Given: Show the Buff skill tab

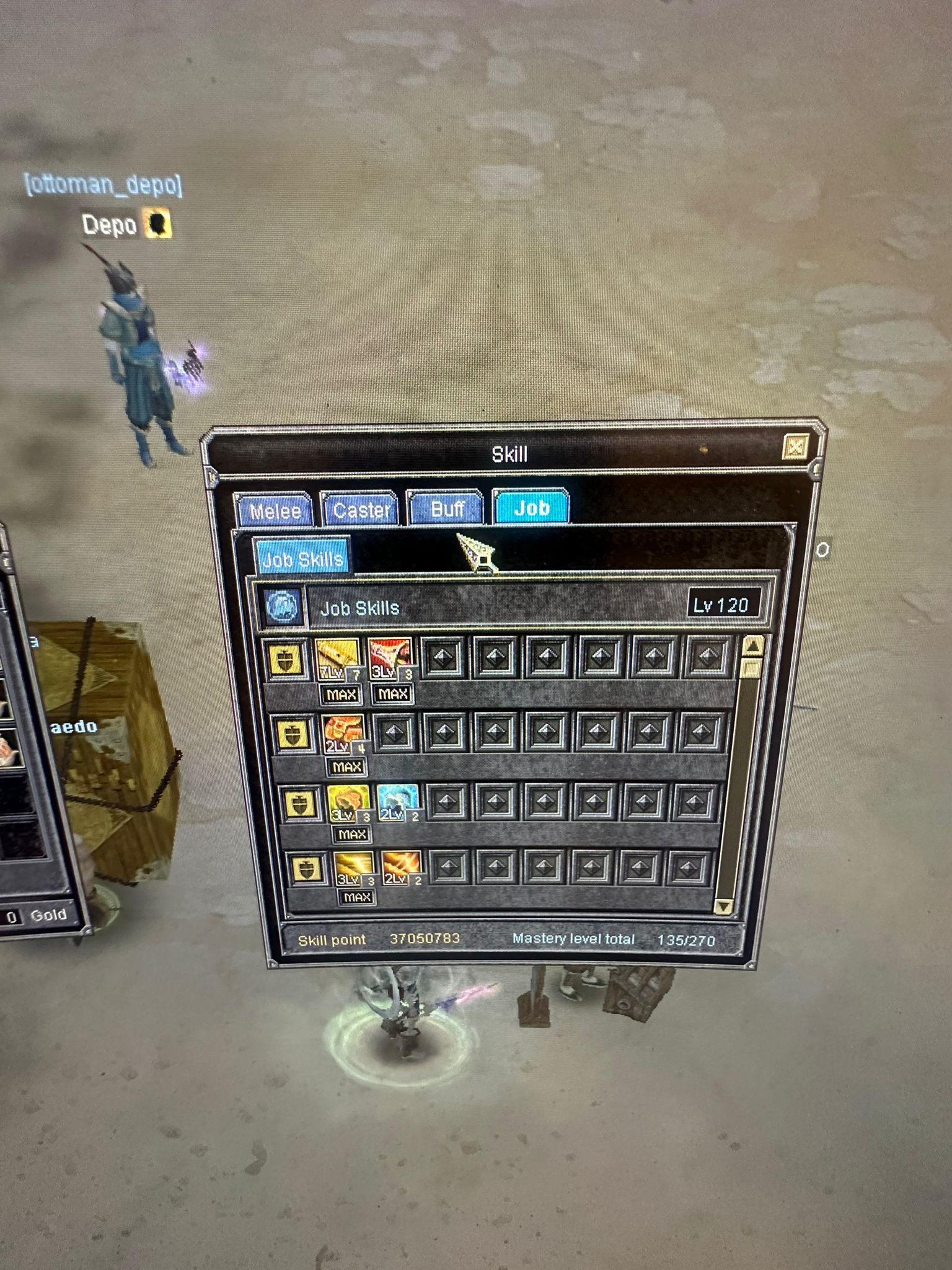Looking at the screenshot, I should pos(447,508).
